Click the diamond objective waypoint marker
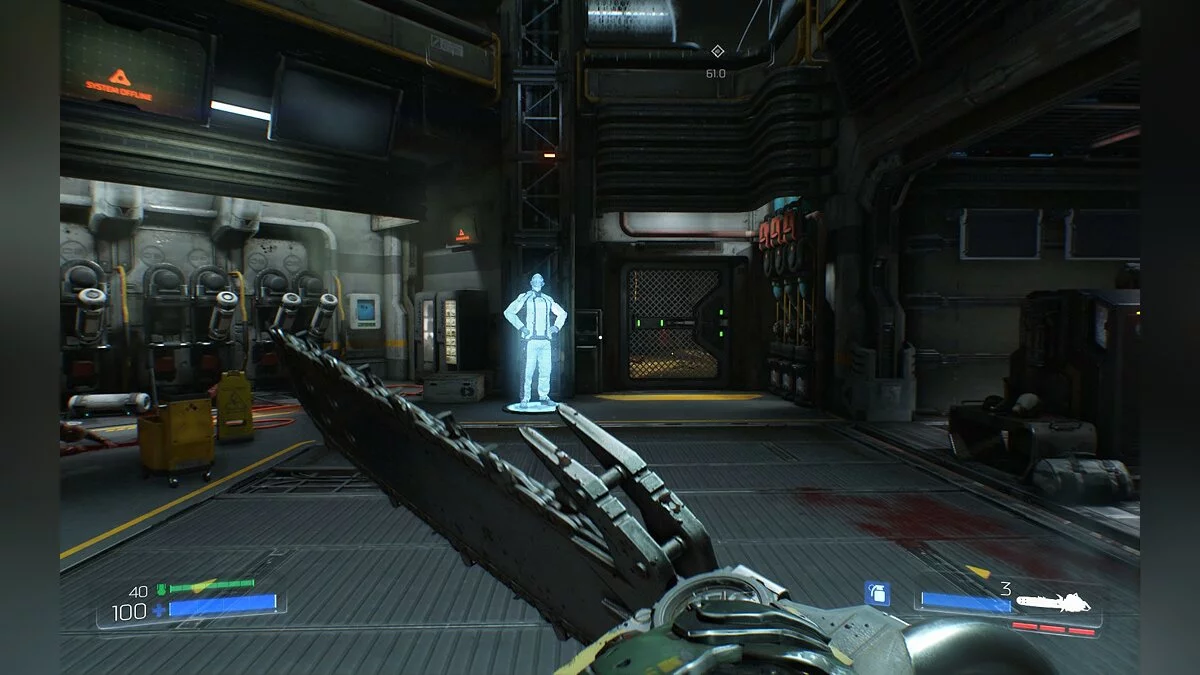Screen dimensions: 1200x675 tap(717, 51)
